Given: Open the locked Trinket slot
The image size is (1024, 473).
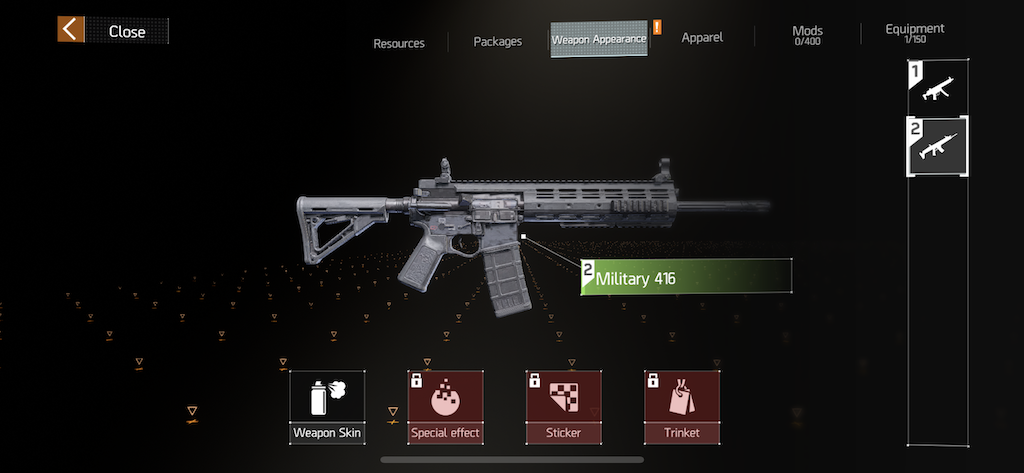Looking at the screenshot, I should (682, 407).
